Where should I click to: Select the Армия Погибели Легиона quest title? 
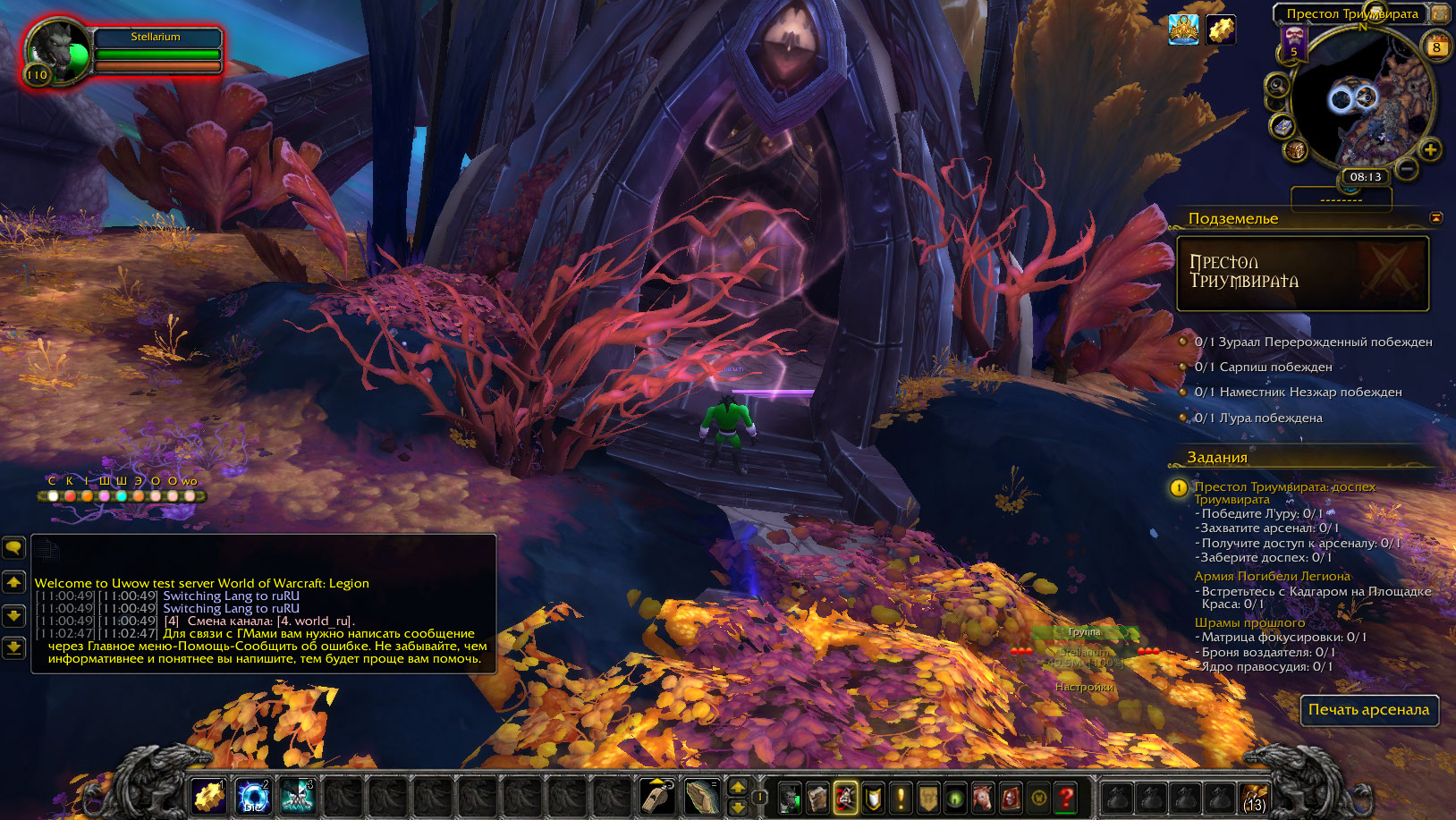pyautogui.click(x=1272, y=576)
